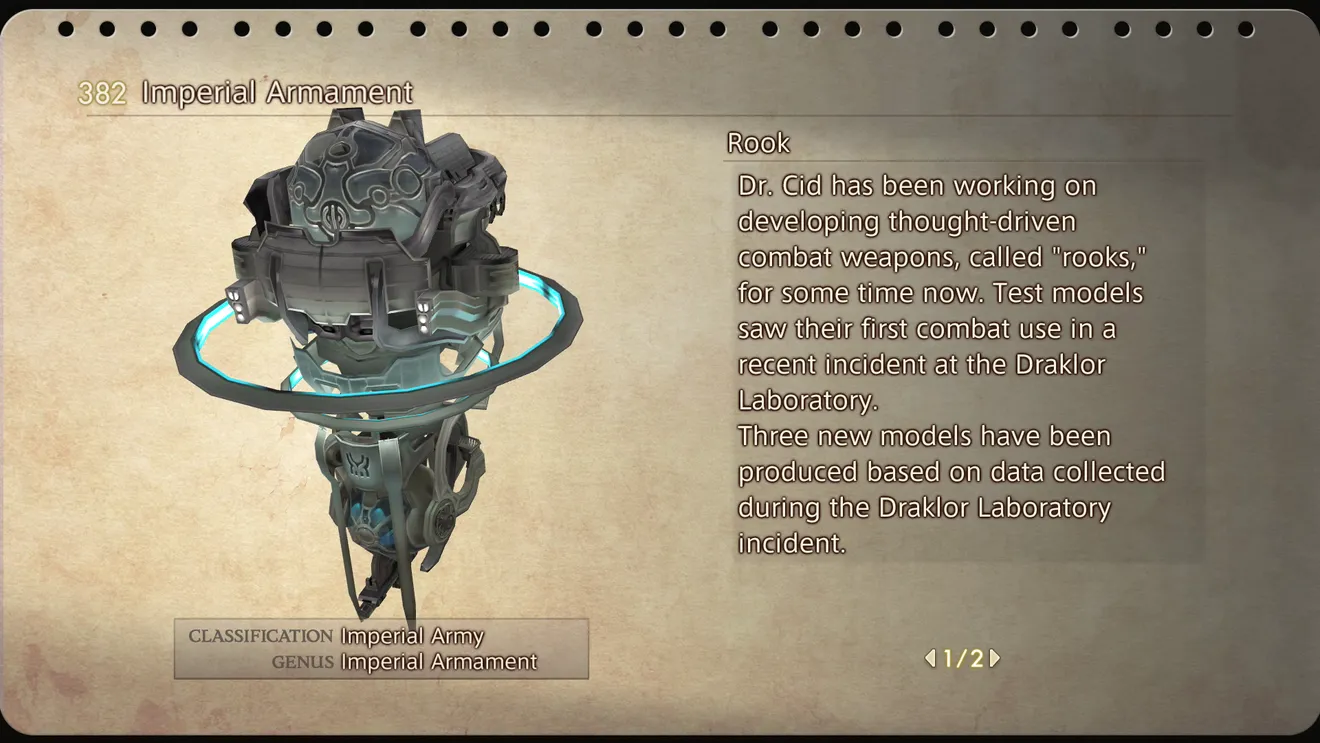Go to the next bestiary page arrow
1320x743 pixels.
click(x=995, y=658)
